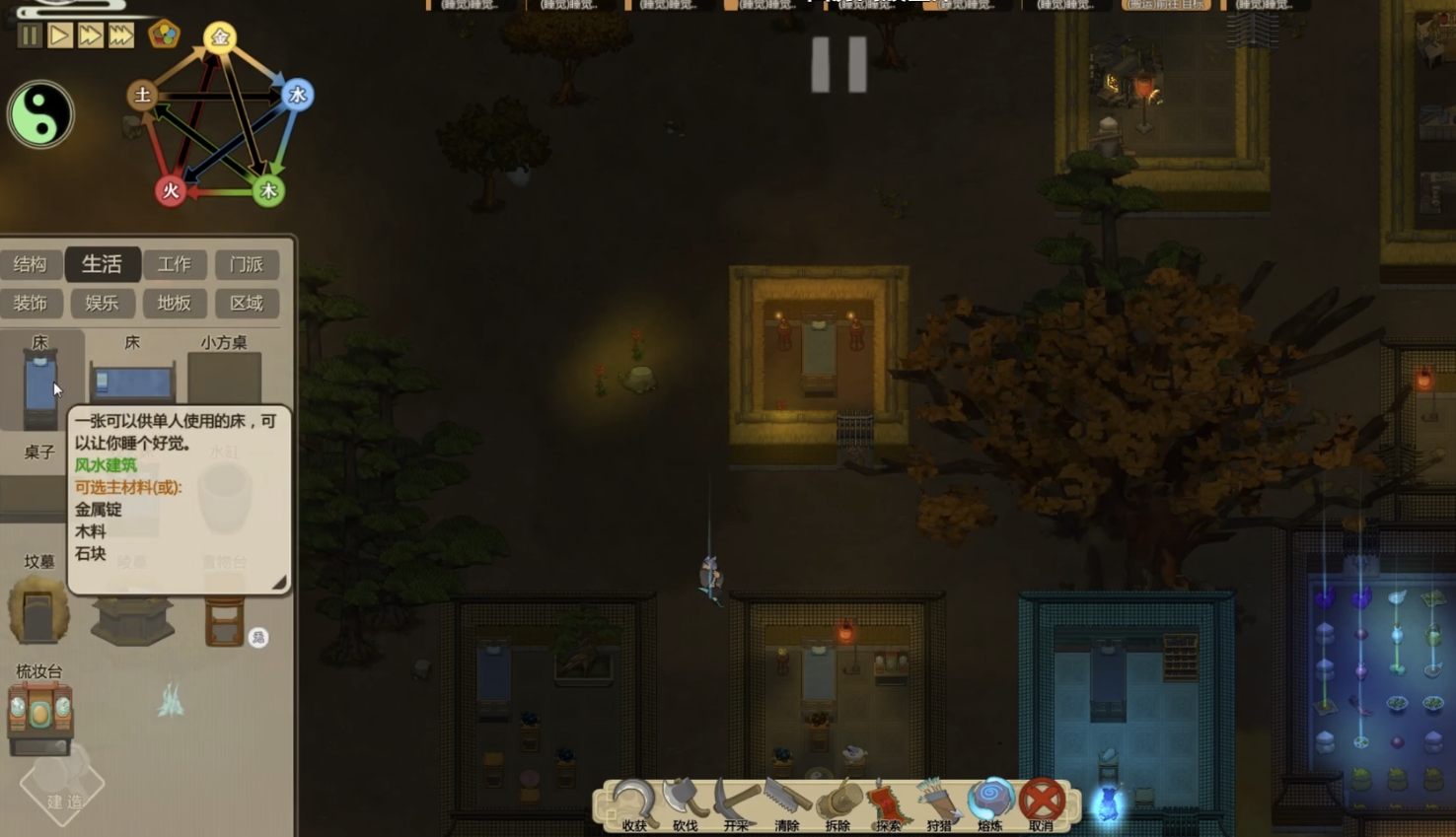The image size is (1456, 837).
Task: Choose the 开采 pickaxe mining tool
Action: [x=736, y=803]
